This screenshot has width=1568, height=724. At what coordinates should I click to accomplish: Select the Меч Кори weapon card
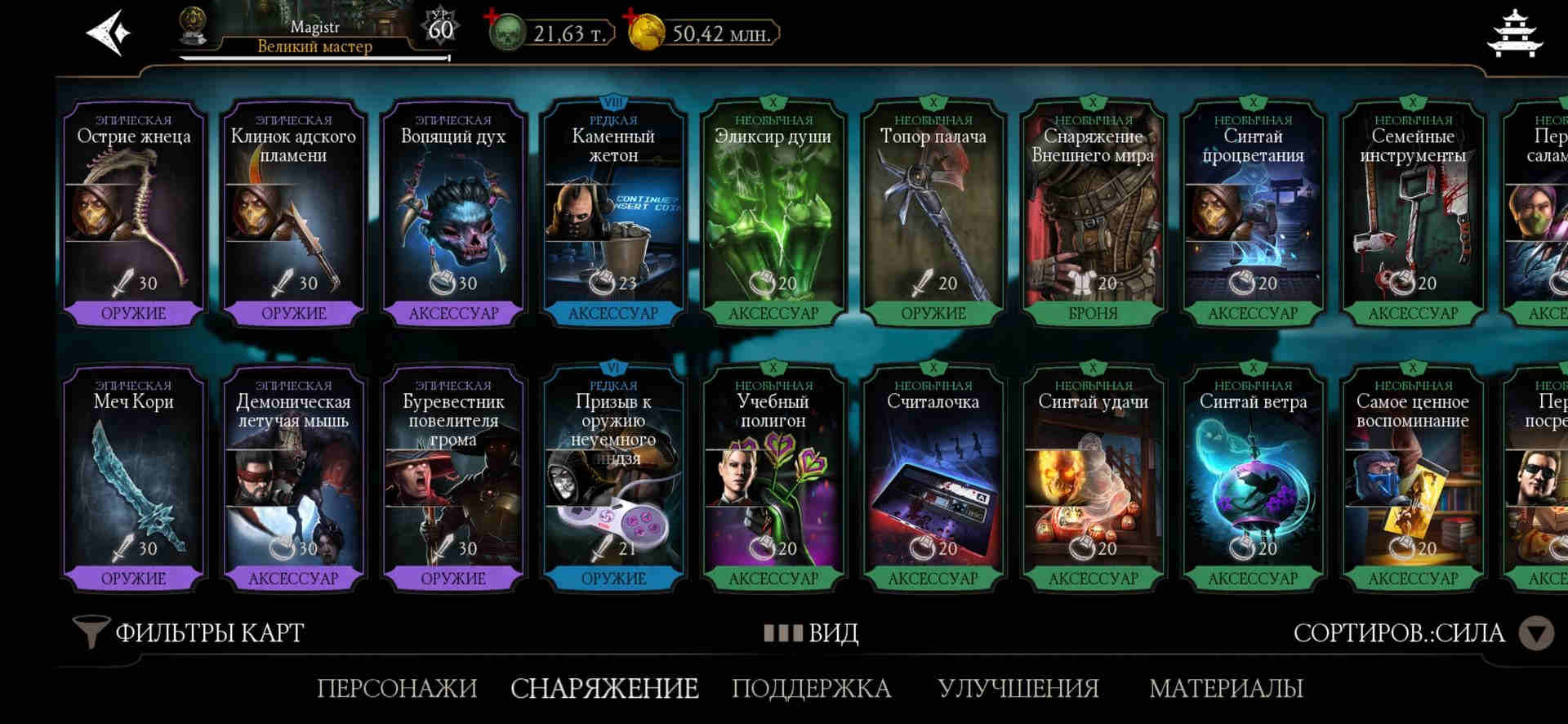click(x=134, y=479)
